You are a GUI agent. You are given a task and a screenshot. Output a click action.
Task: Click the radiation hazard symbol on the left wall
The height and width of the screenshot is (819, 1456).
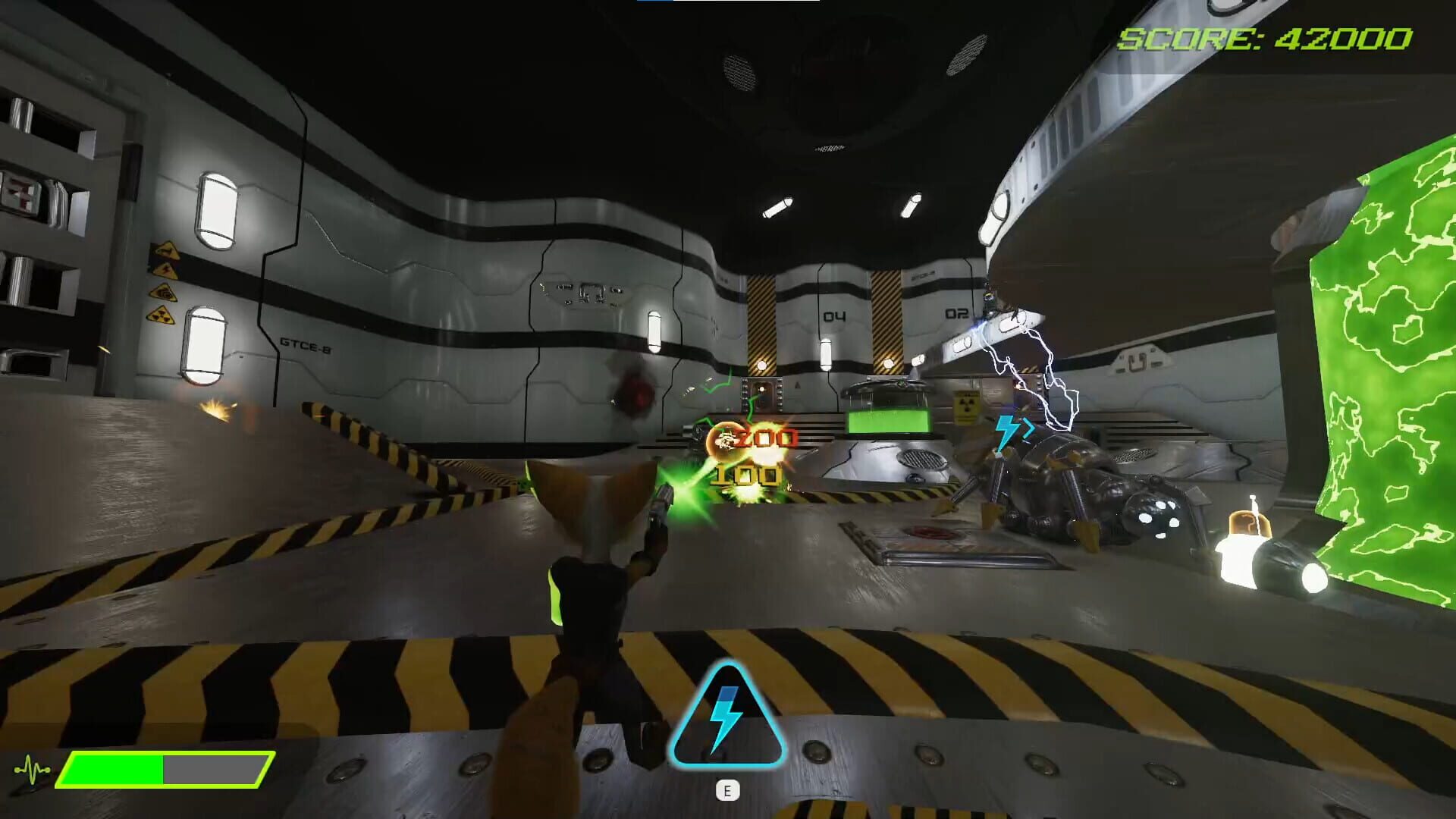pos(162,315)
